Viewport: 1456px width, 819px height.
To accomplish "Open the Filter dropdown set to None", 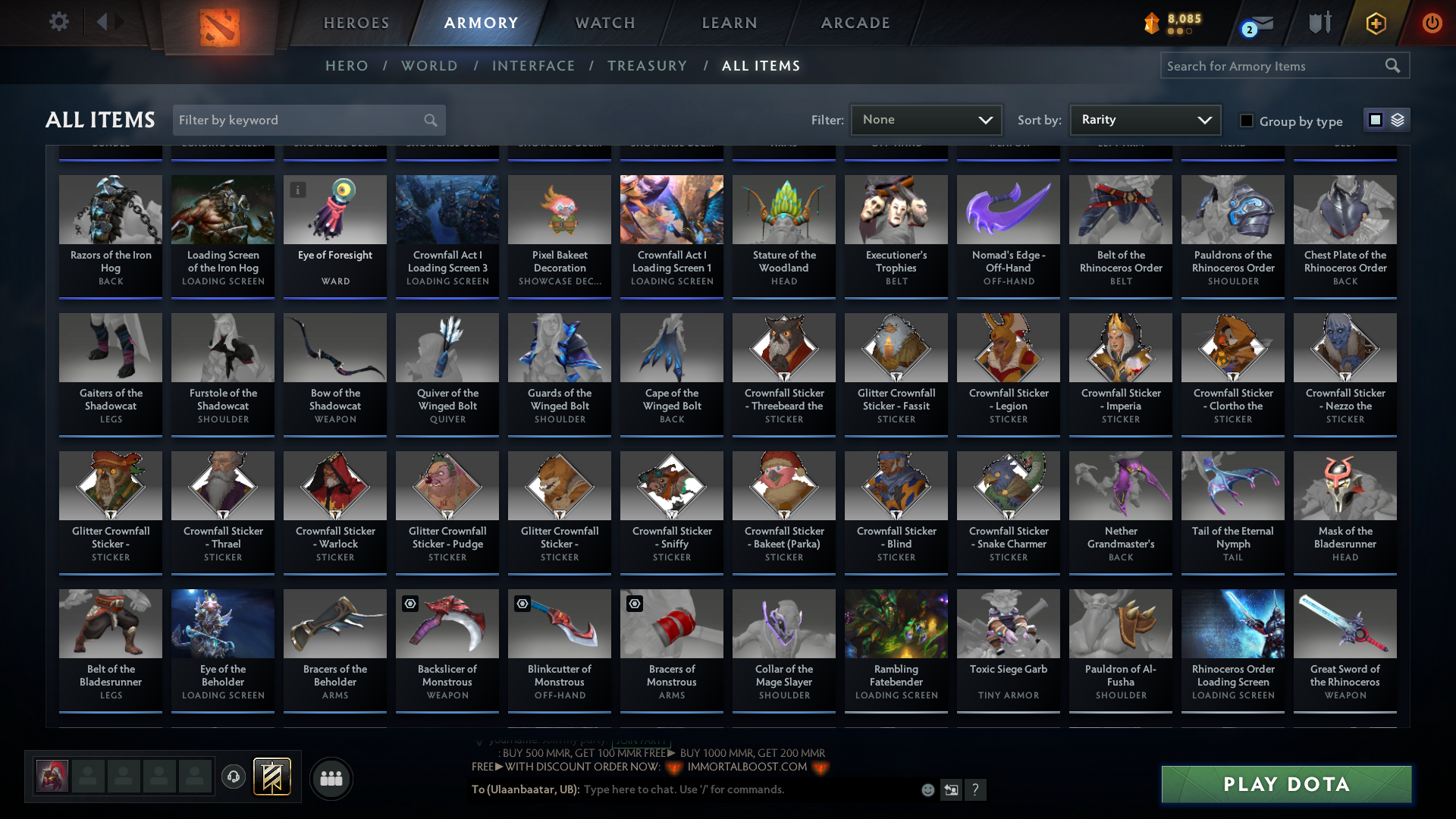I will click(925, 119).
